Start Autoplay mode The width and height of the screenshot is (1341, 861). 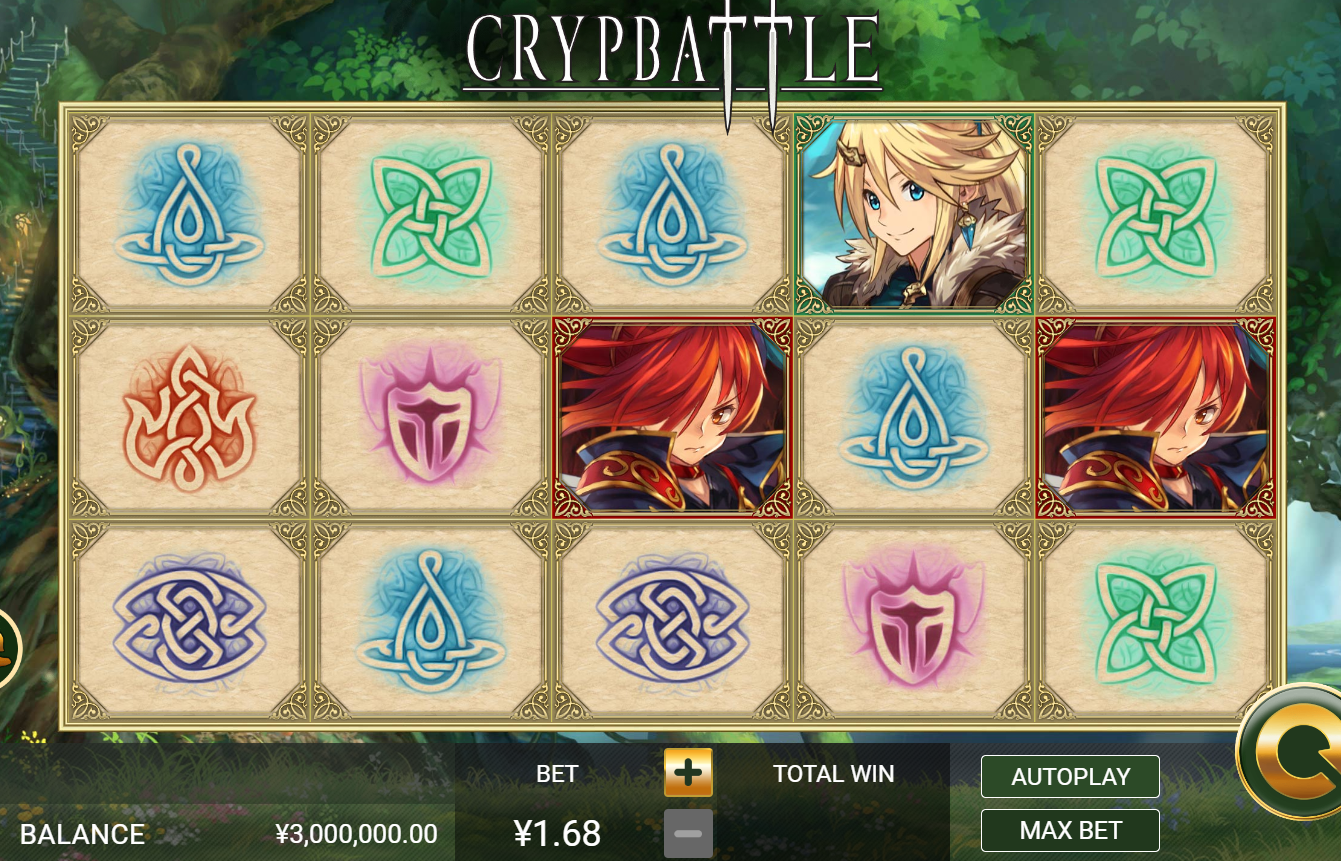[1070, 777]
